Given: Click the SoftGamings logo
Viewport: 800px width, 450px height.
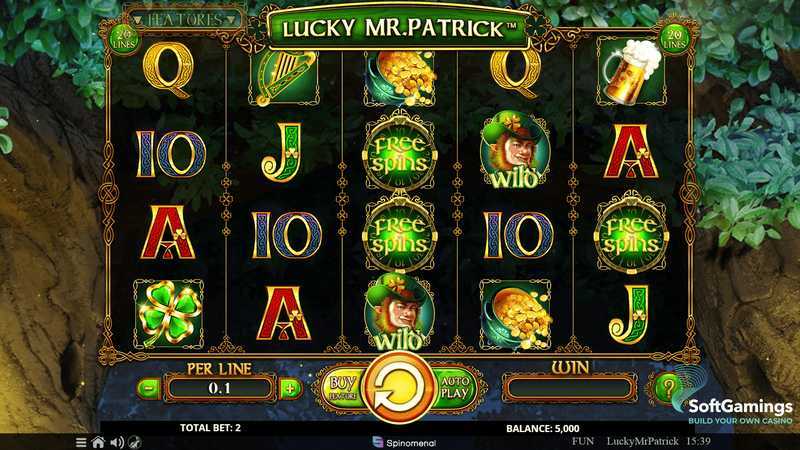Looking at the screenshot, I should click(x=738, y=411).
